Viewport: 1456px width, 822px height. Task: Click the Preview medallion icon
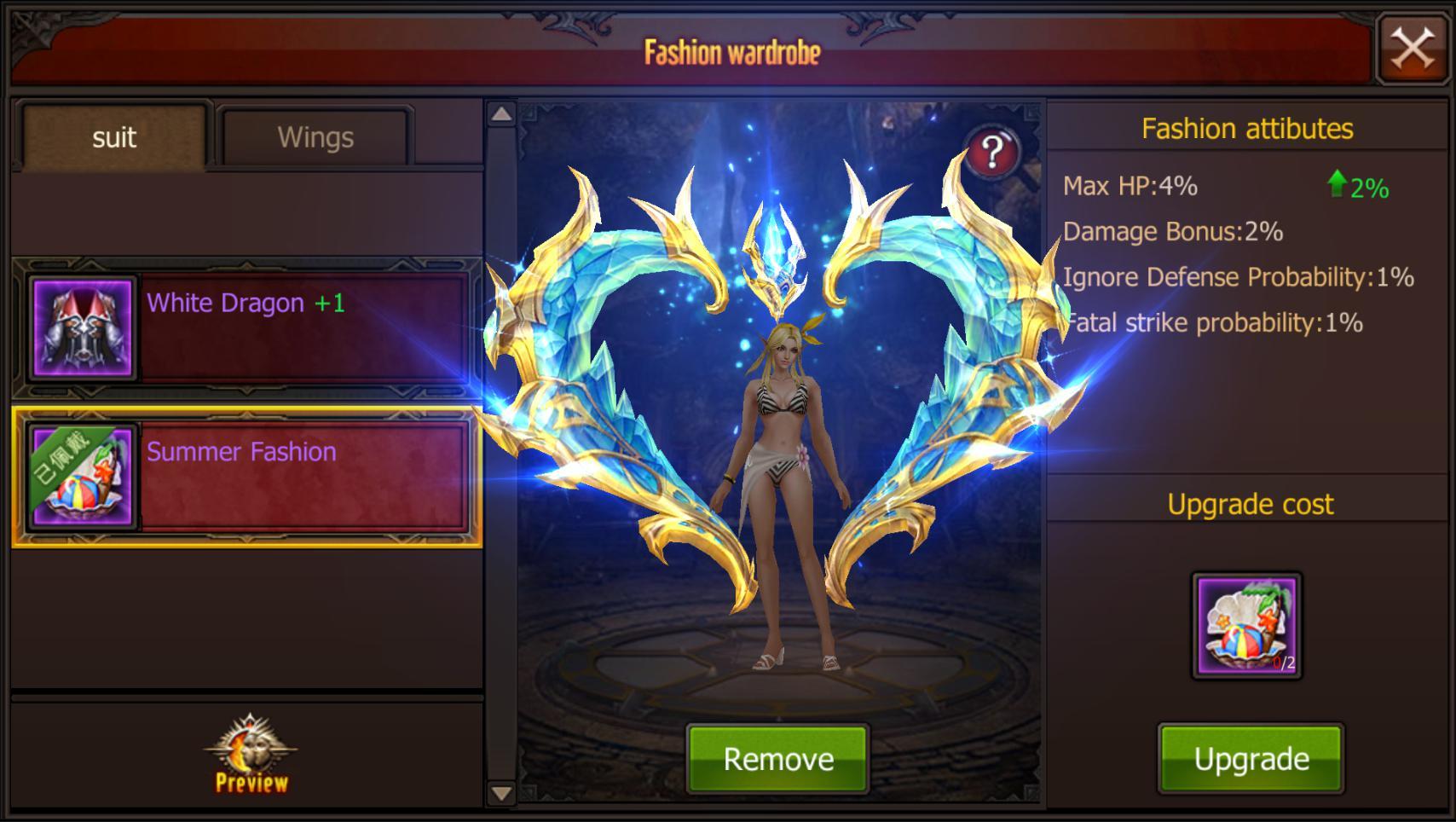click(251, 742)
